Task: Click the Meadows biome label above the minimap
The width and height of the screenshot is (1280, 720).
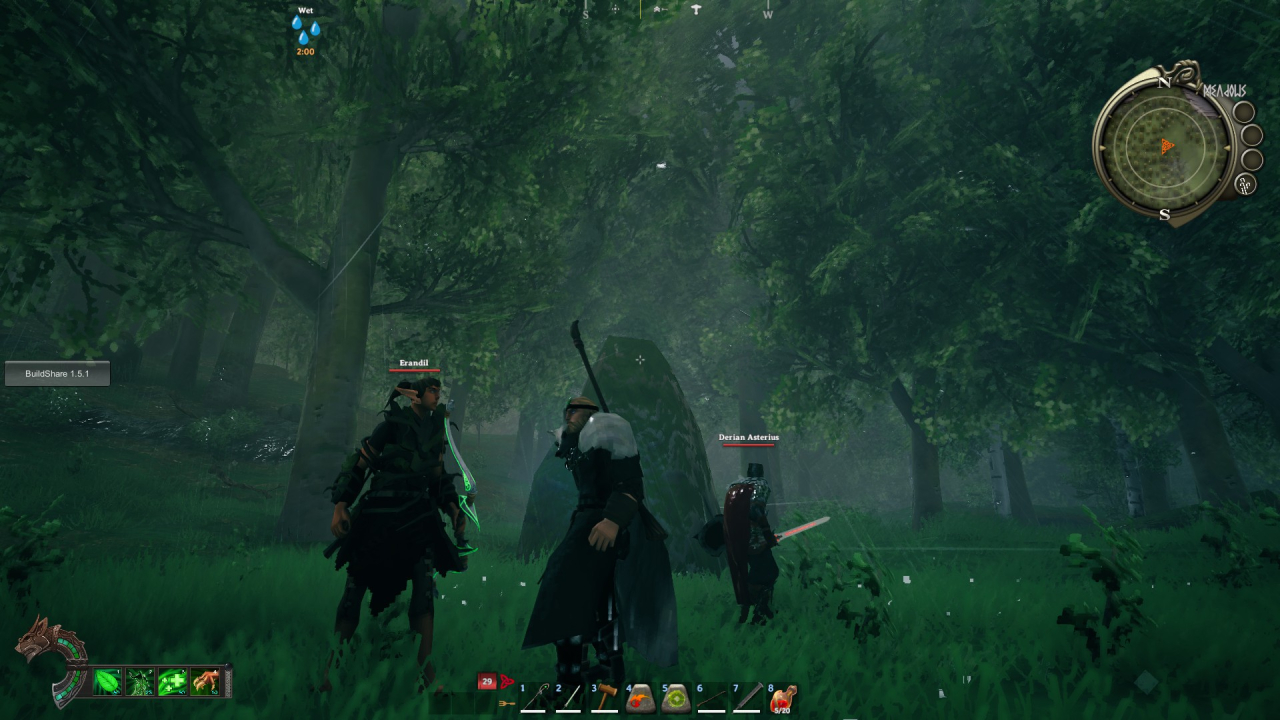Action: point(1226,90)
